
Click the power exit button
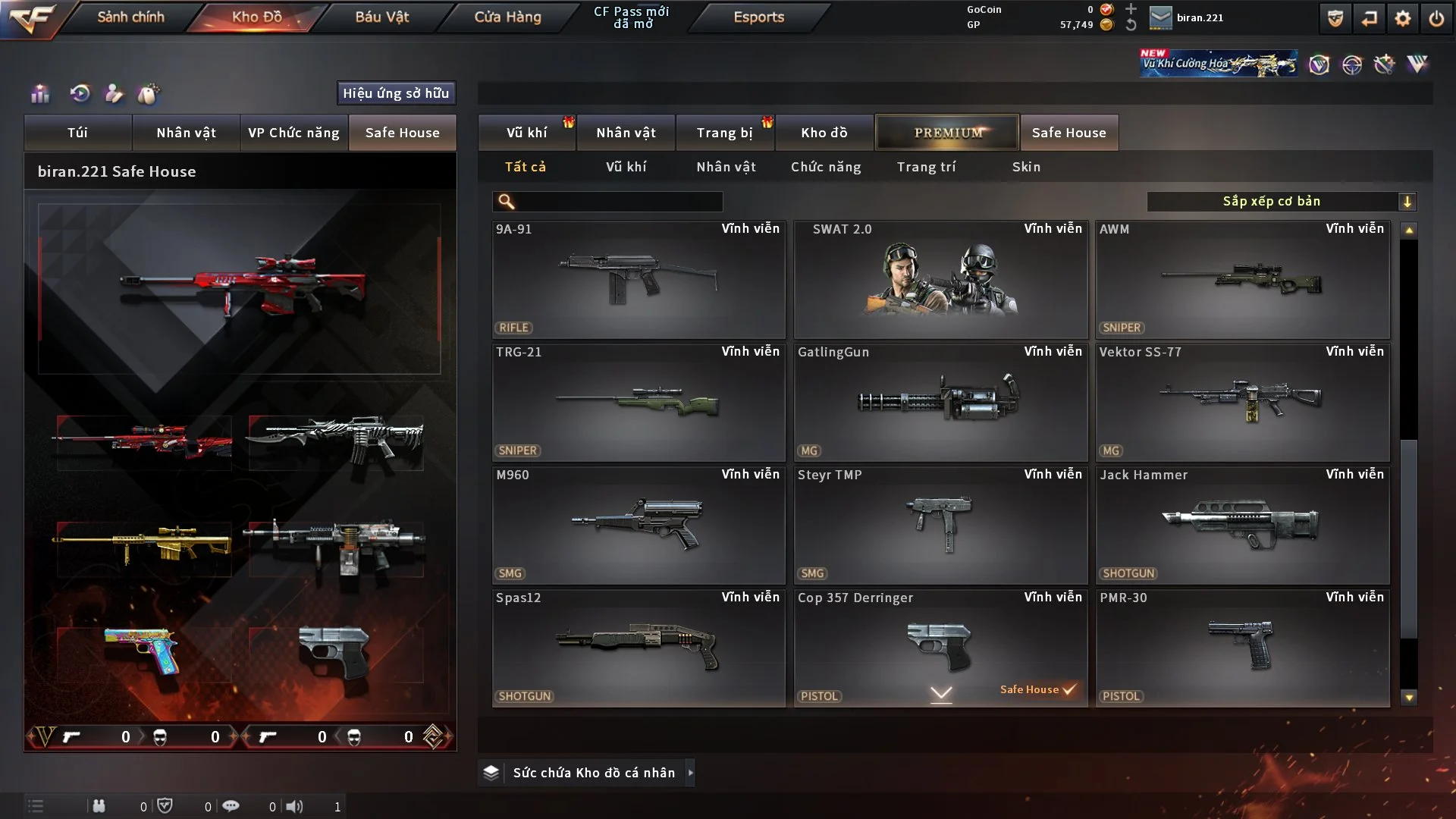[x=1436, y=18]
